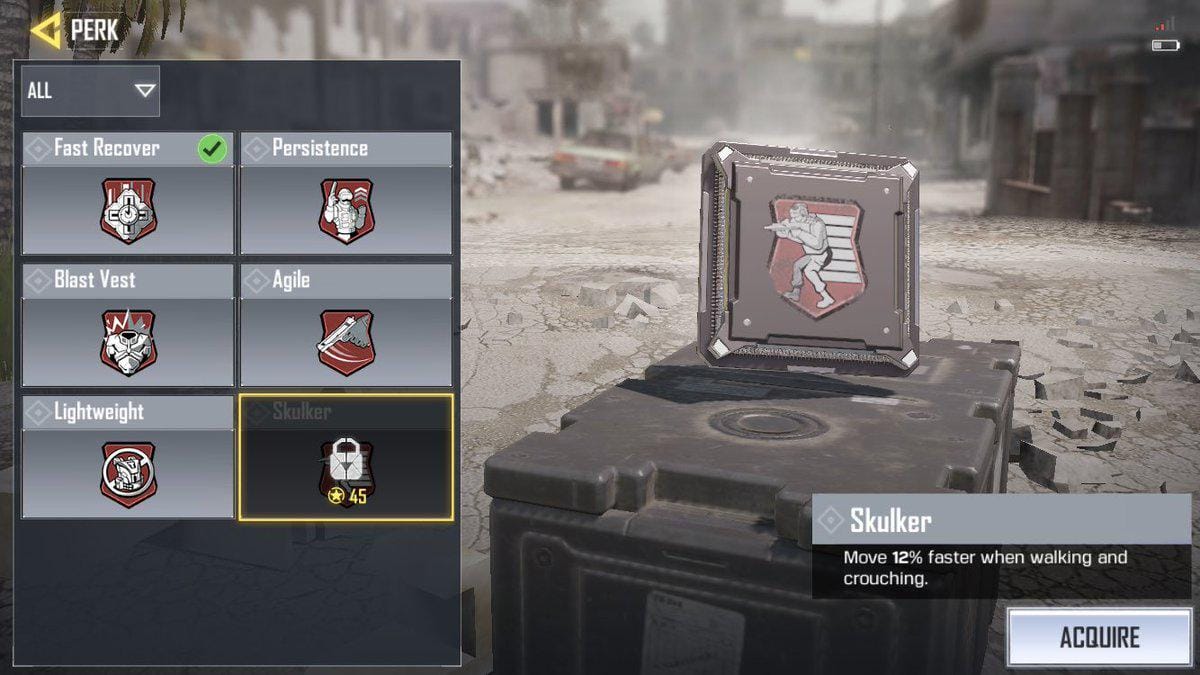This screenshot has height=675, width=1200.
Task: Choose the Persistence perk tile
Action: (346, 194)
